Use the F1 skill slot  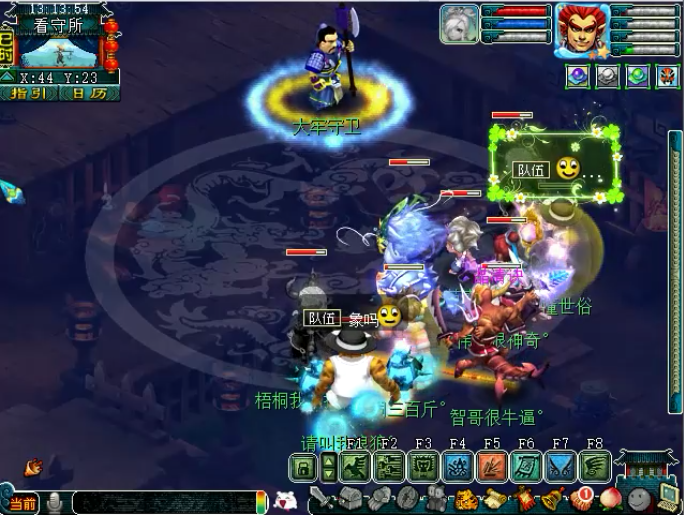point(355,466)
